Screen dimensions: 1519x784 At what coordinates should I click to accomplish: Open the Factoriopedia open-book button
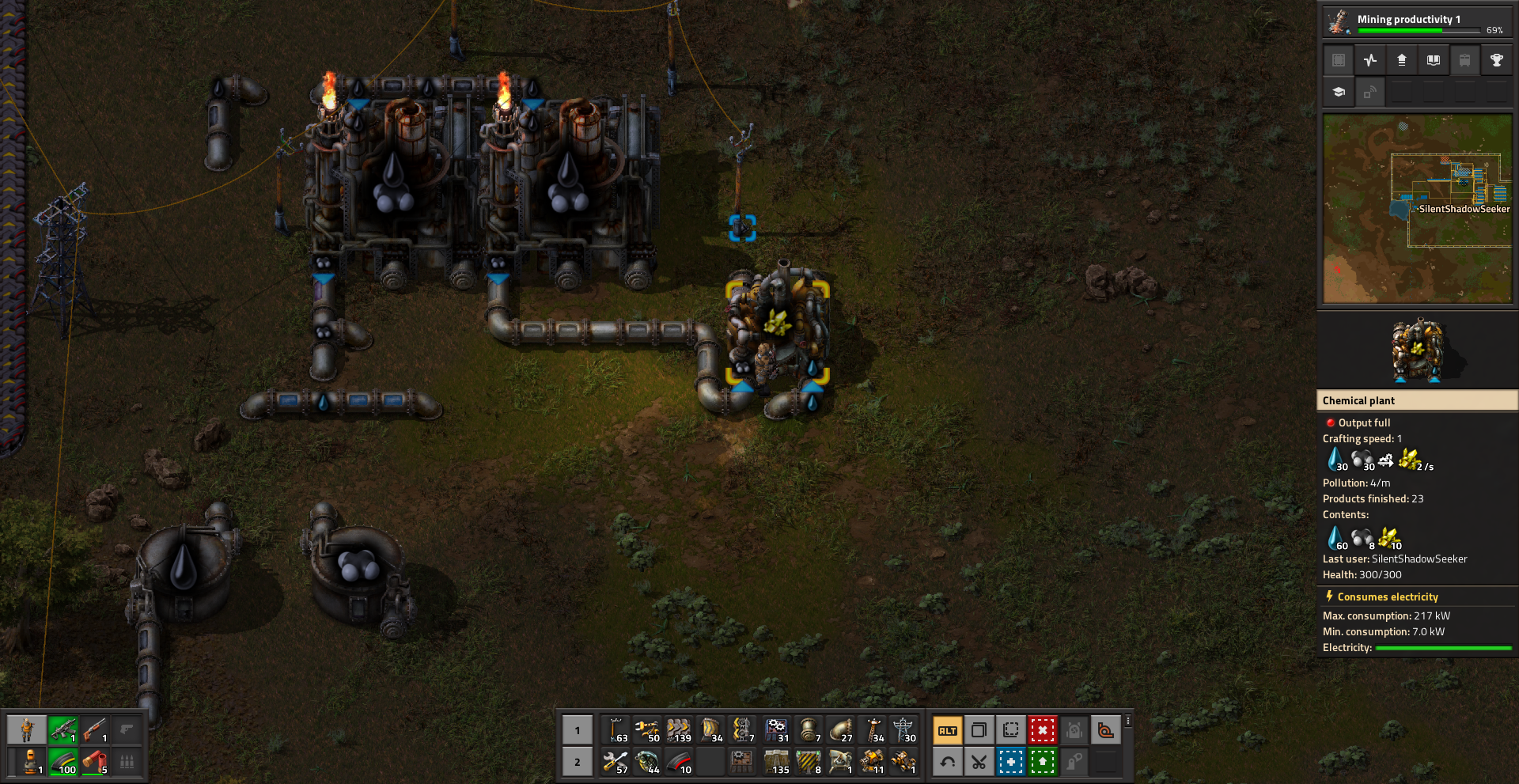[1434, 60]
